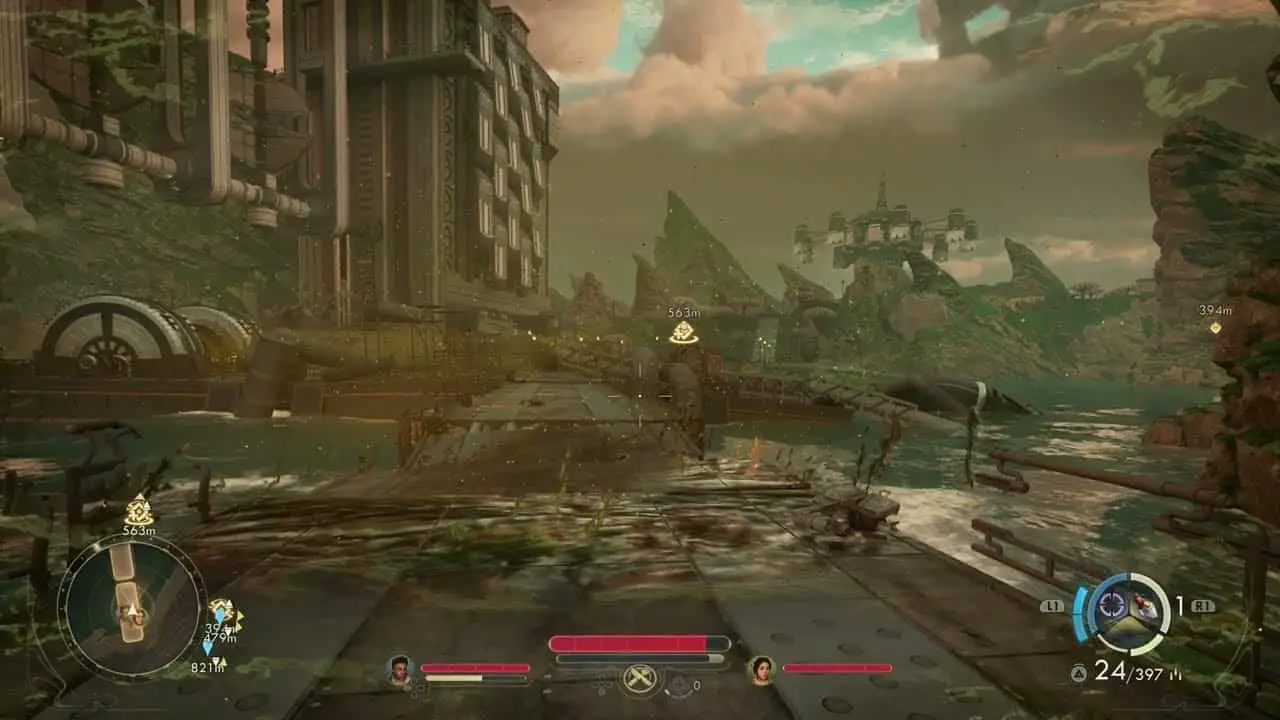Select the crossed weapons icon

[x=639, y=679]
